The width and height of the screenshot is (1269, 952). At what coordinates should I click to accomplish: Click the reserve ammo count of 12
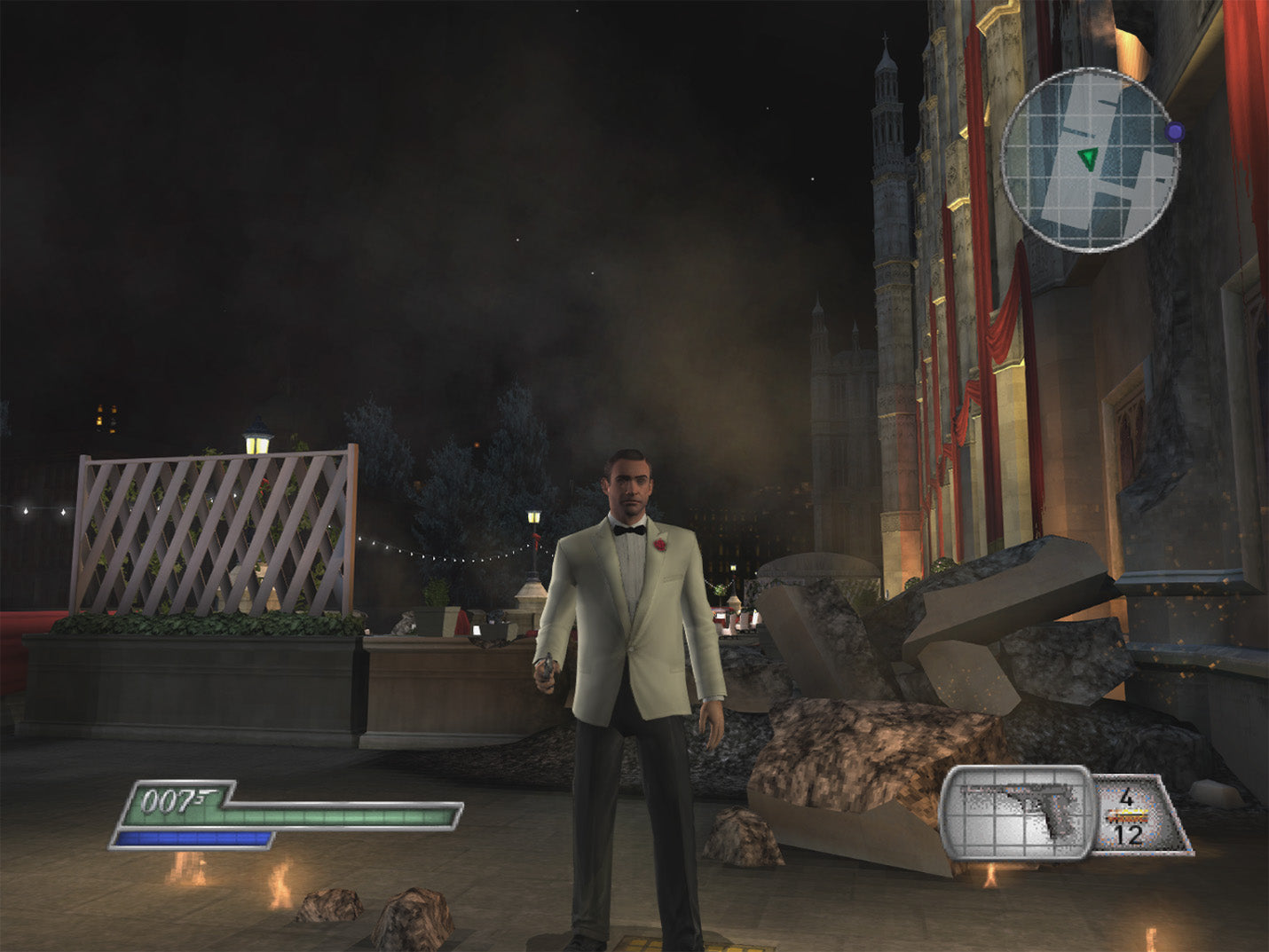point(1127,835)
